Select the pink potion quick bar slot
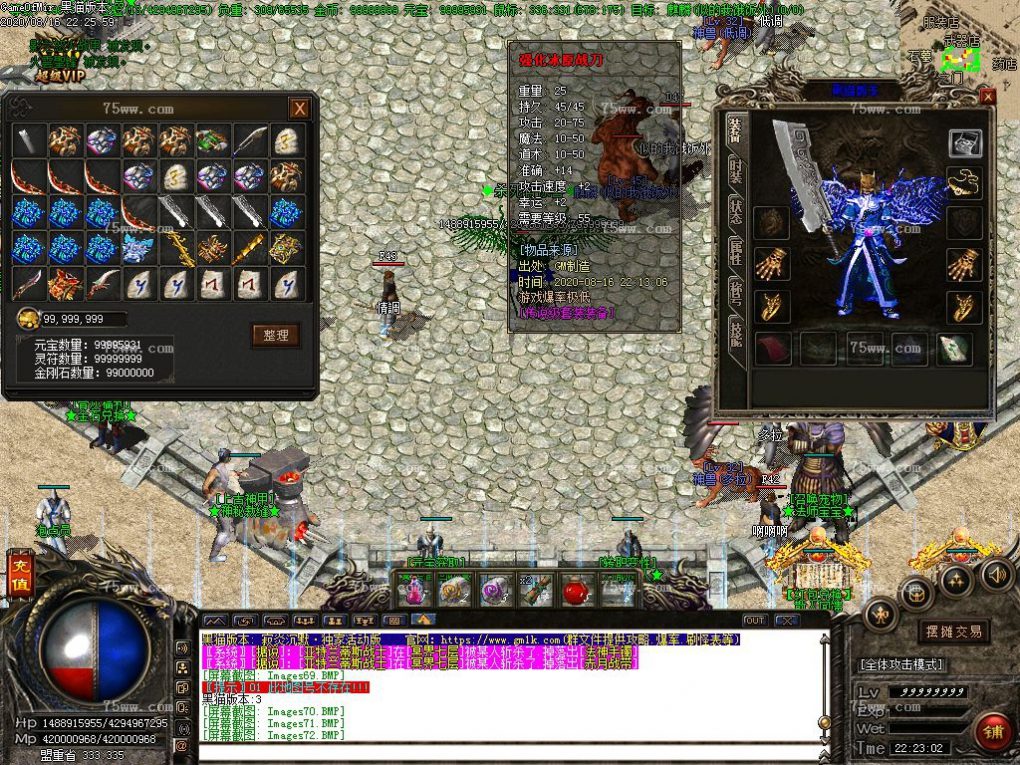Screen dimensions: 1020x765 coord(412,590)
